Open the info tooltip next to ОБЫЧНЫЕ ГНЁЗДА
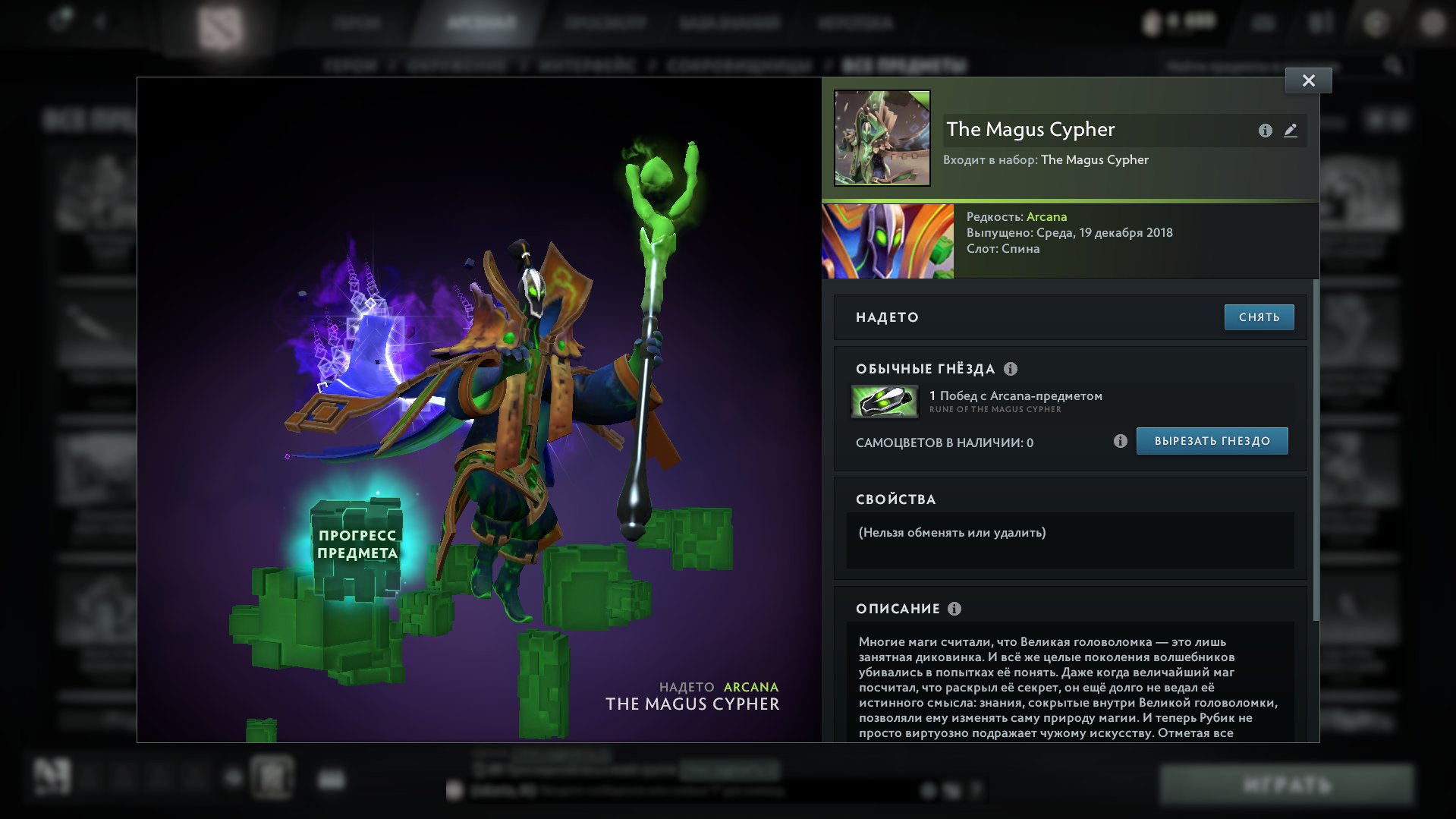Screen dimensions: 1456x819 tap(1010, 370)
